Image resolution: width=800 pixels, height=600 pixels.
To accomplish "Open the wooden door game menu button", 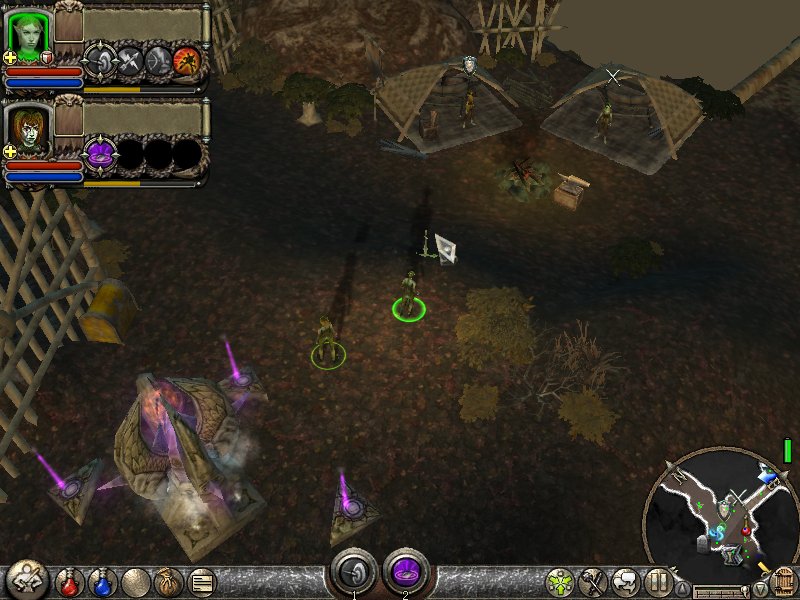I will pos(783,580).
